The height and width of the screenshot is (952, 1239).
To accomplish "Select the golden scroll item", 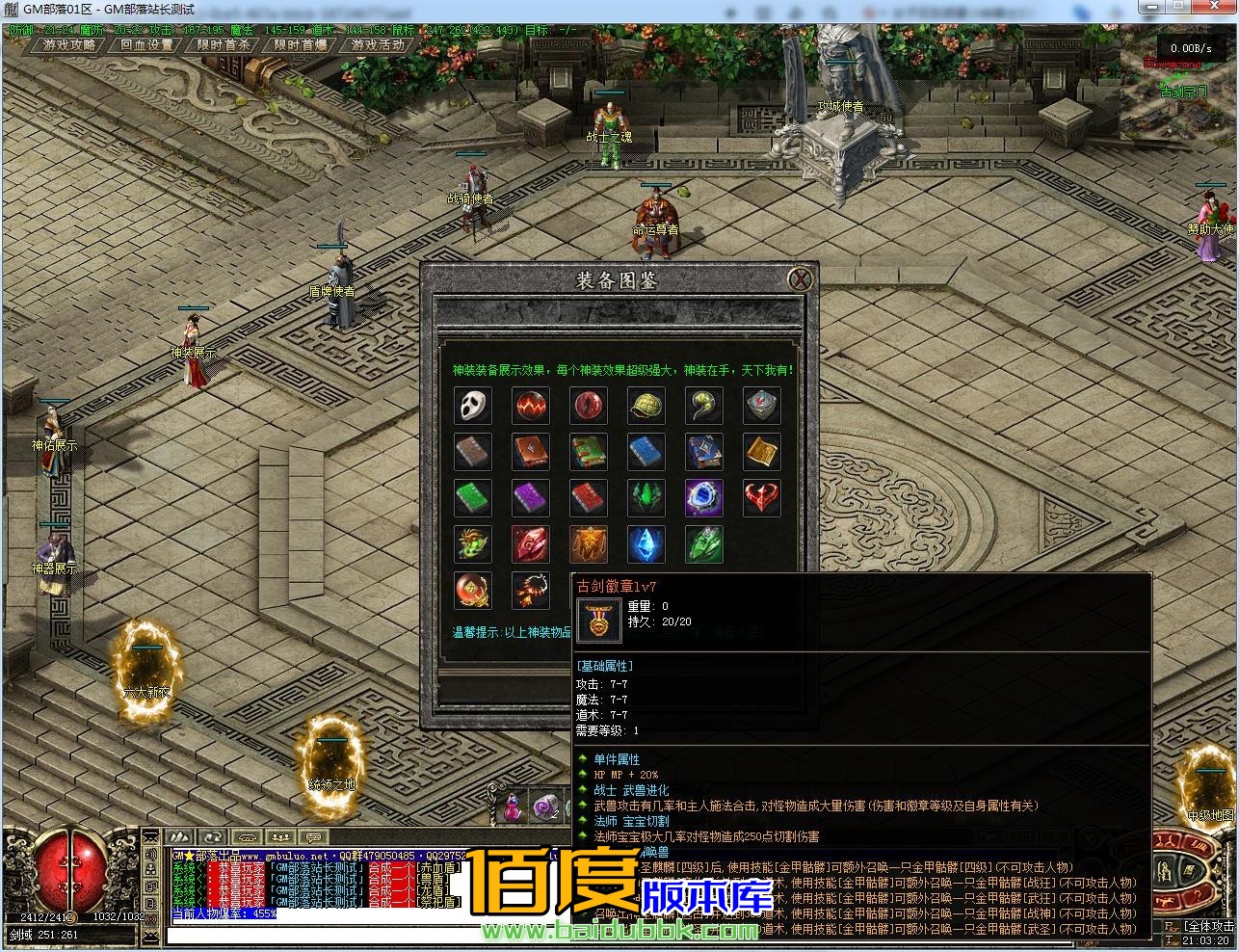I will pos(761,452).
